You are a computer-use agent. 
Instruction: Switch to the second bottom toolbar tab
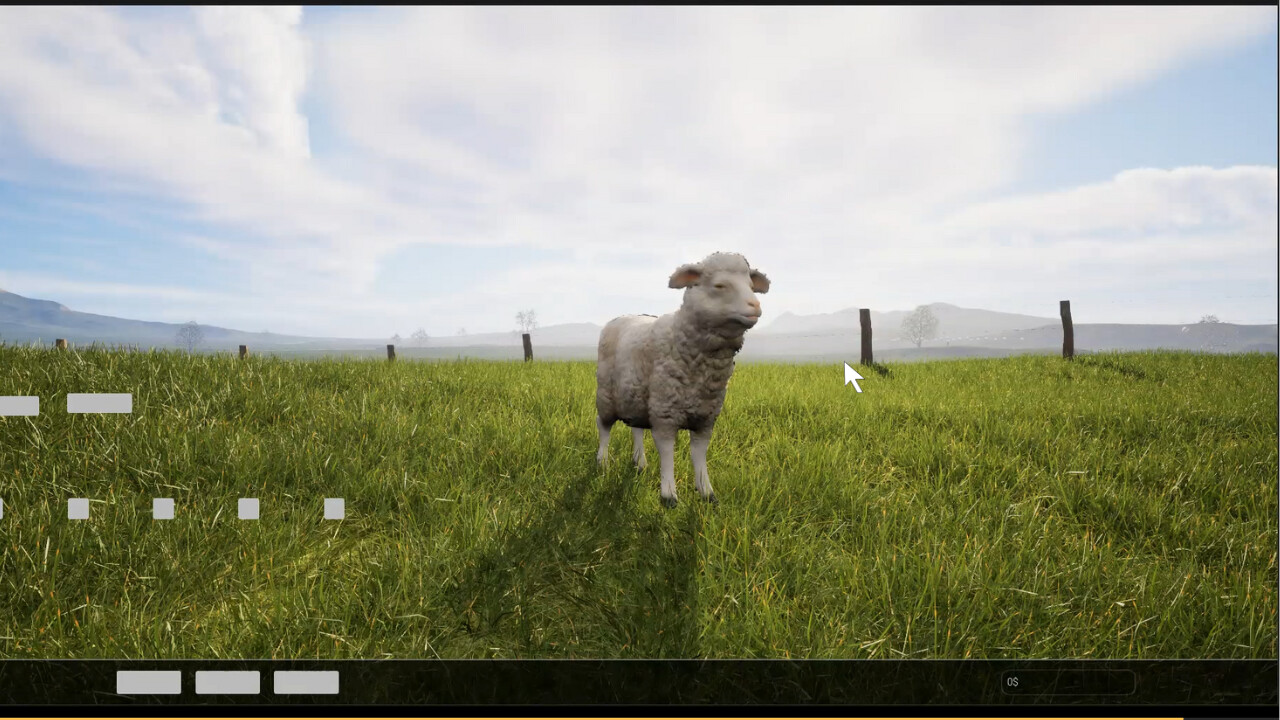pyautogui.click(x=226, y=682)
